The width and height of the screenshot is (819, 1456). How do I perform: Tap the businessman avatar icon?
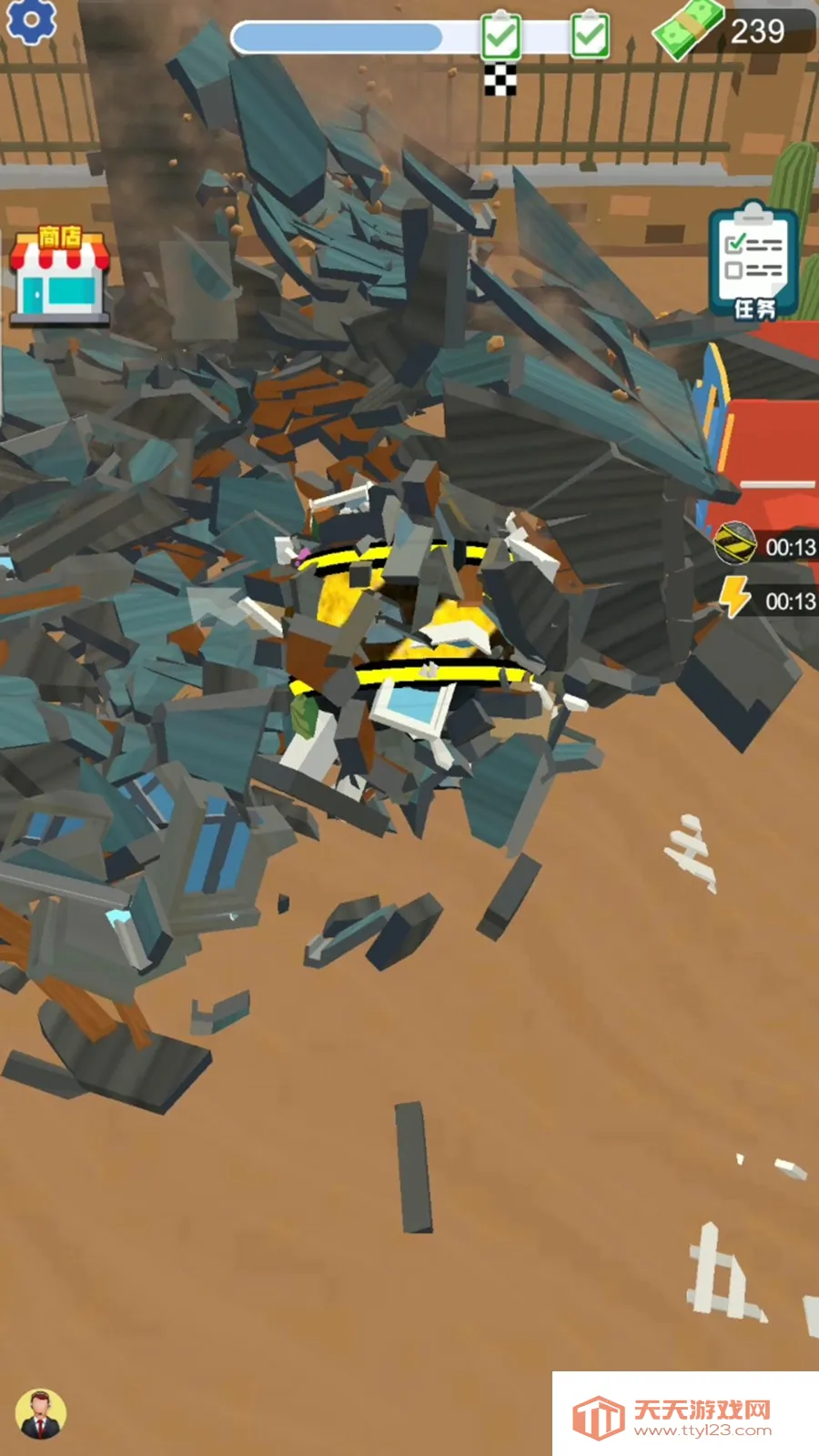coord(40,1413)
